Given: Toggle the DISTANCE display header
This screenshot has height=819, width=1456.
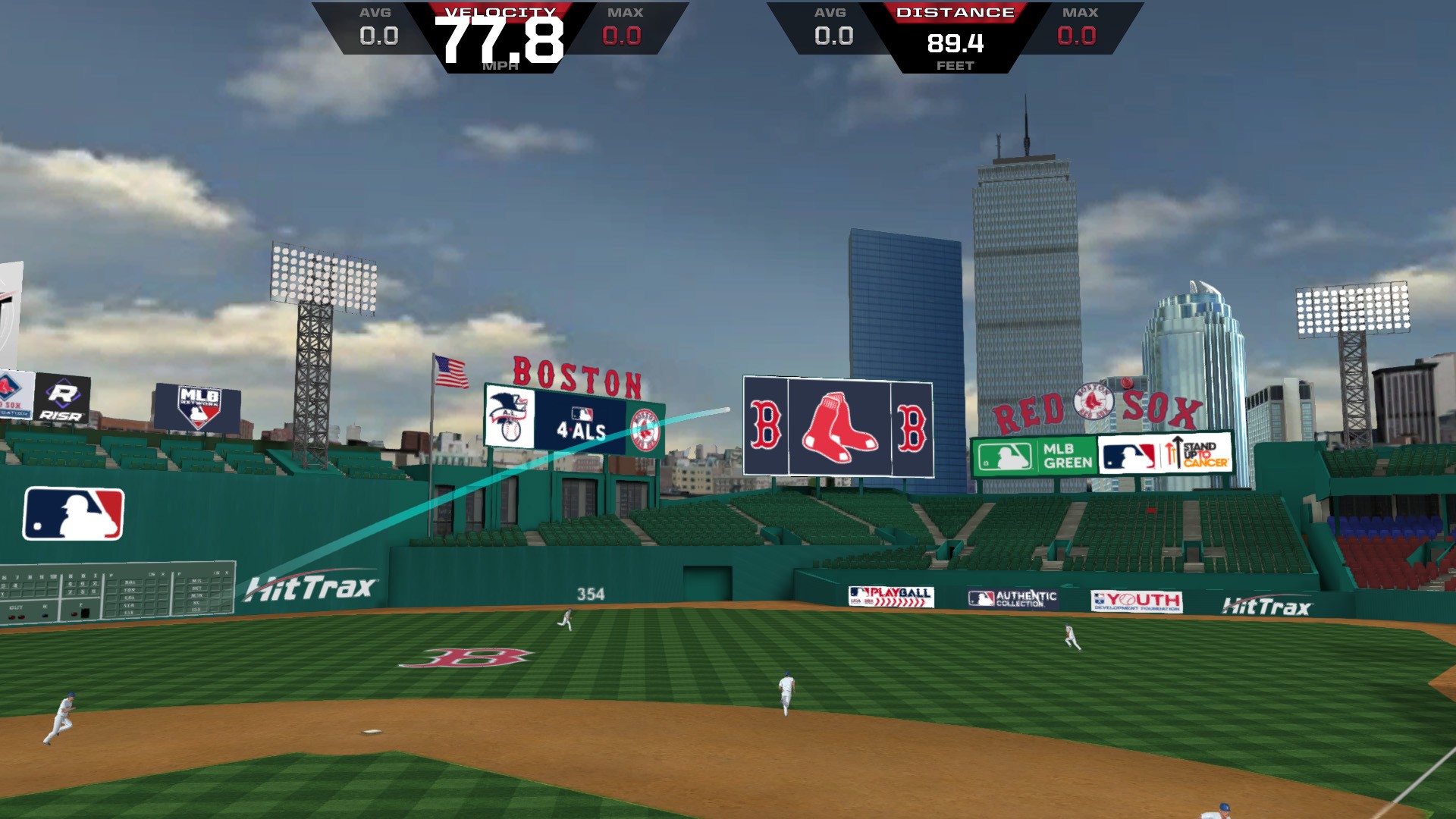Looking at the screenshot, I should point(957,11).
